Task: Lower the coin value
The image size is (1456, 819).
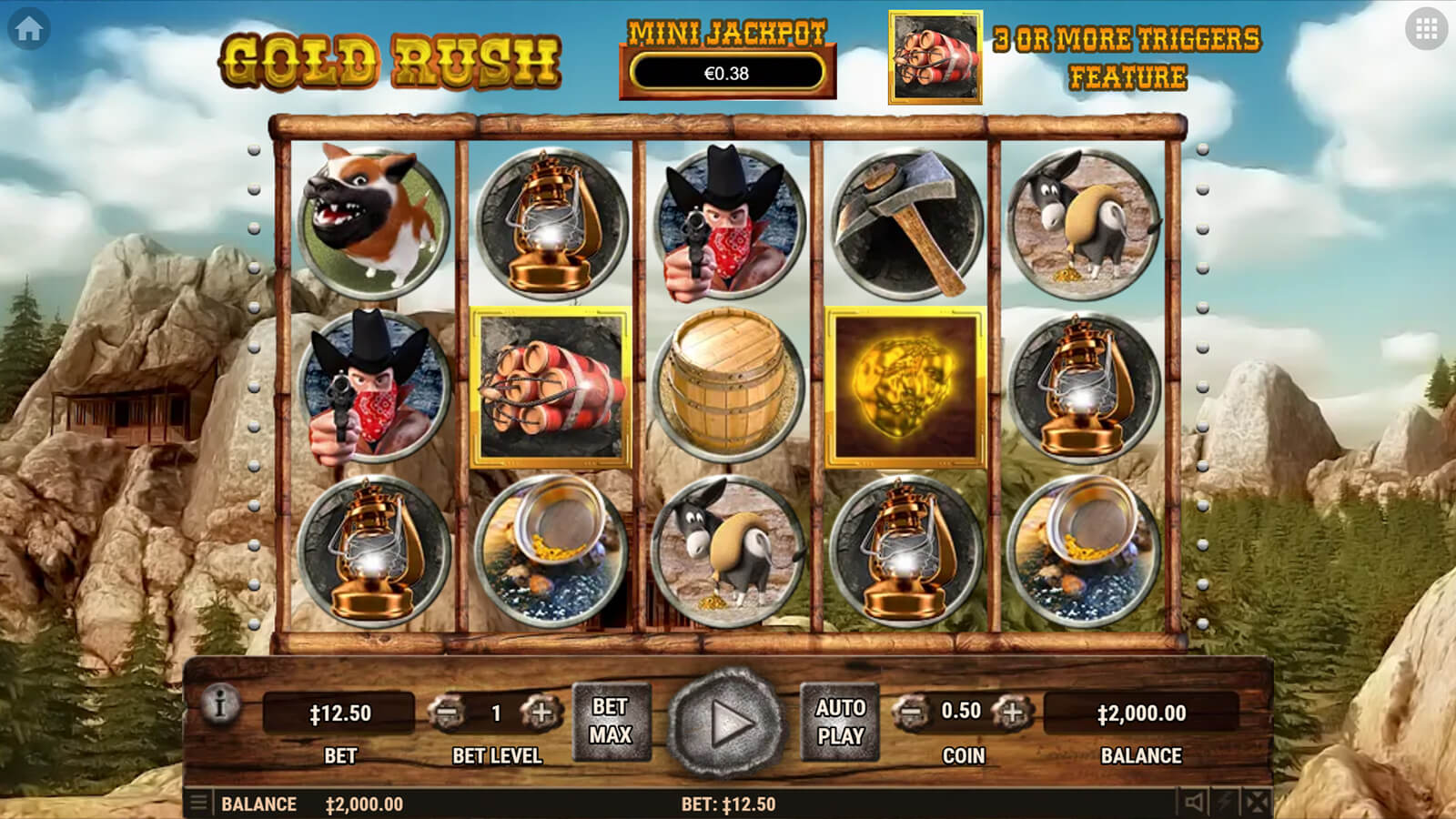Action: pos(909,712)
